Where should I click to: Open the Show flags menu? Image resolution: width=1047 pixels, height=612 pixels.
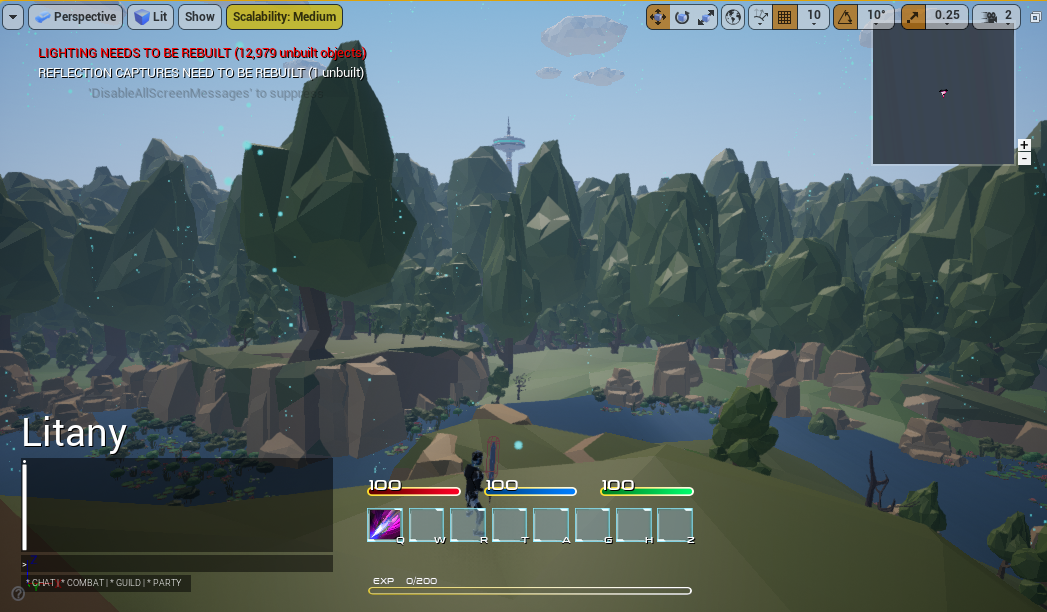click(x=200, y=17)
